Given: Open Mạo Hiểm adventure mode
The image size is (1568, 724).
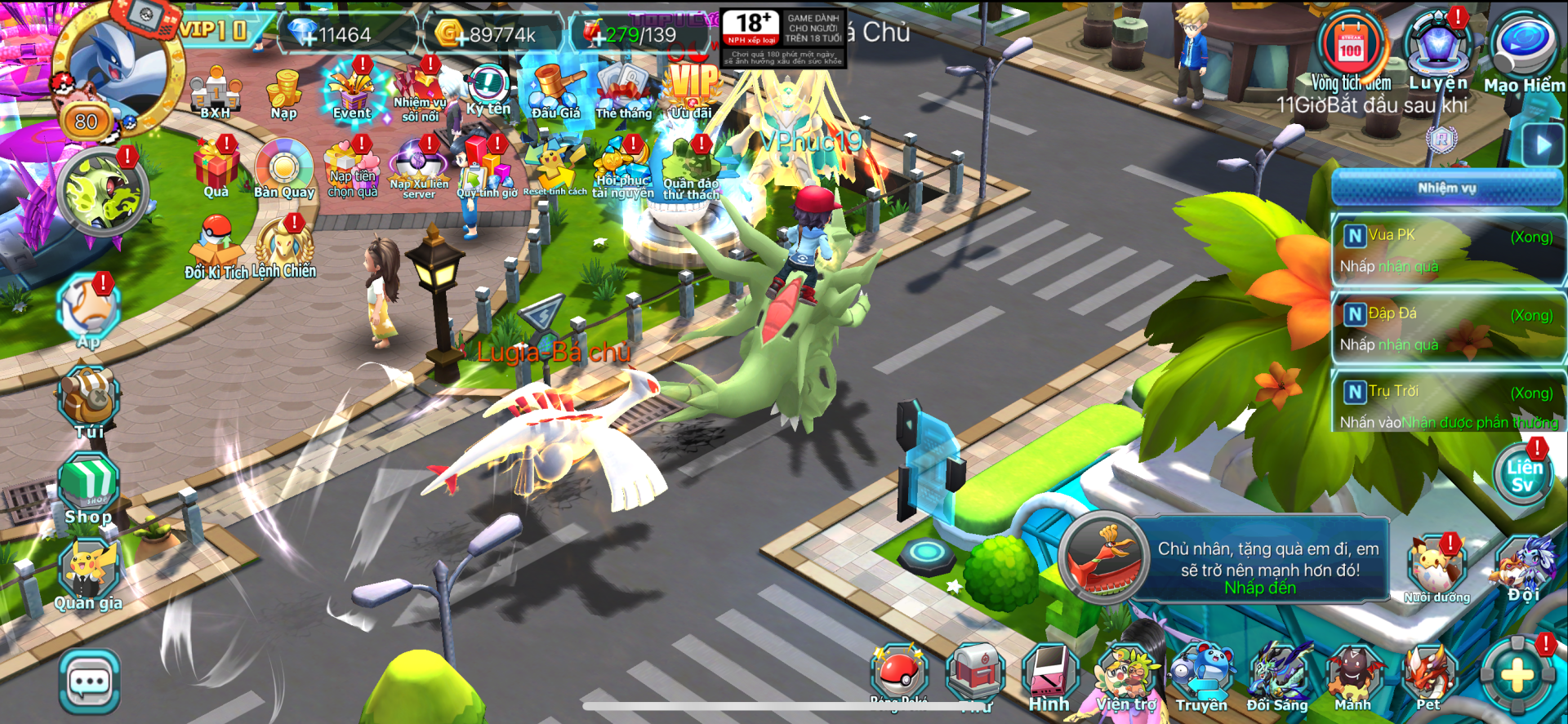Looking at the screenshot, I should click(1523, 49).
